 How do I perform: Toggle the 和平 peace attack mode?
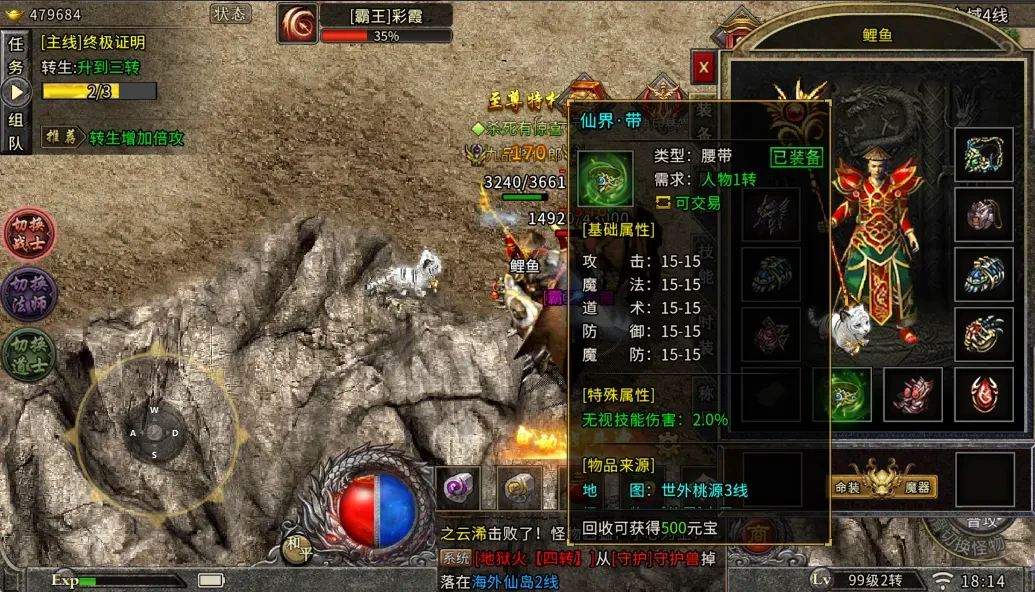tap(294, 545)
